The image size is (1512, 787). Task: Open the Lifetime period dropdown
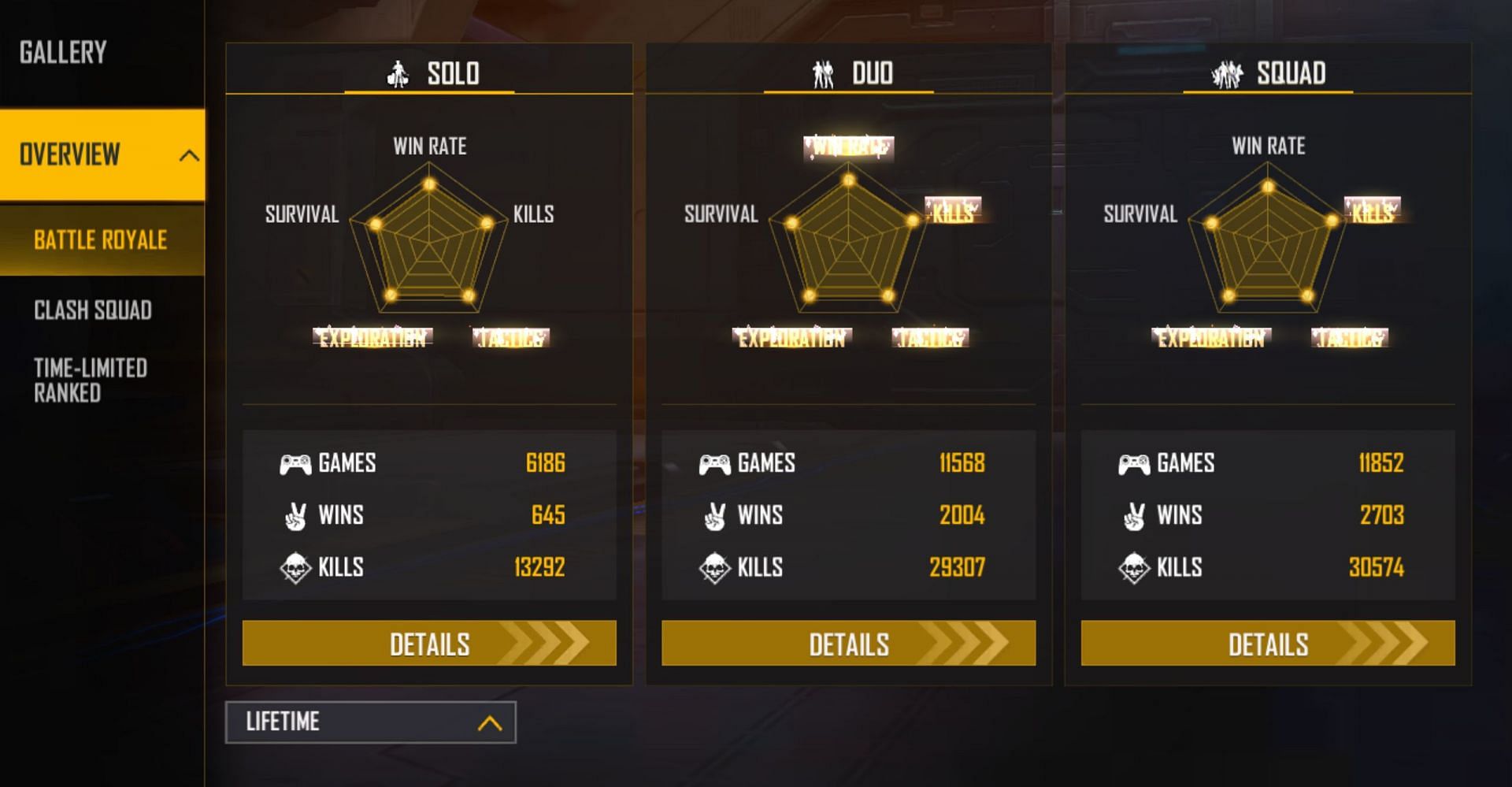pos(370,722)
